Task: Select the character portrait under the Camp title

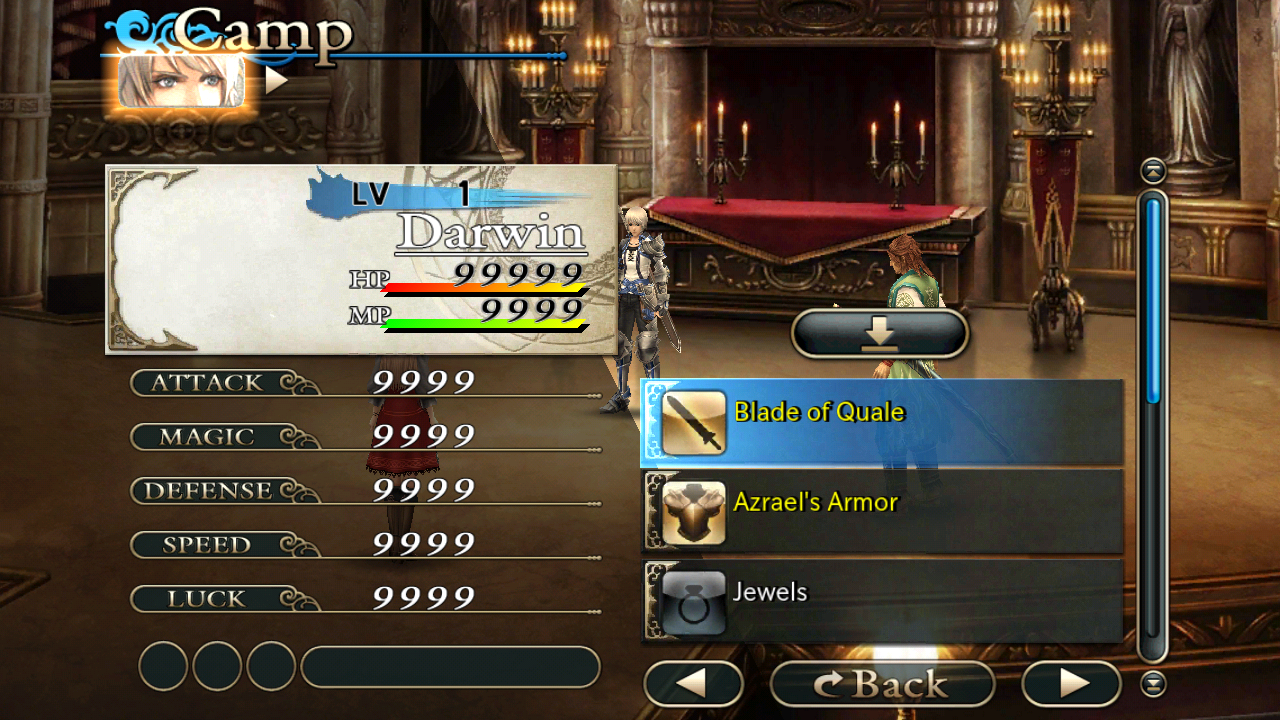Action: pos(181,81)
